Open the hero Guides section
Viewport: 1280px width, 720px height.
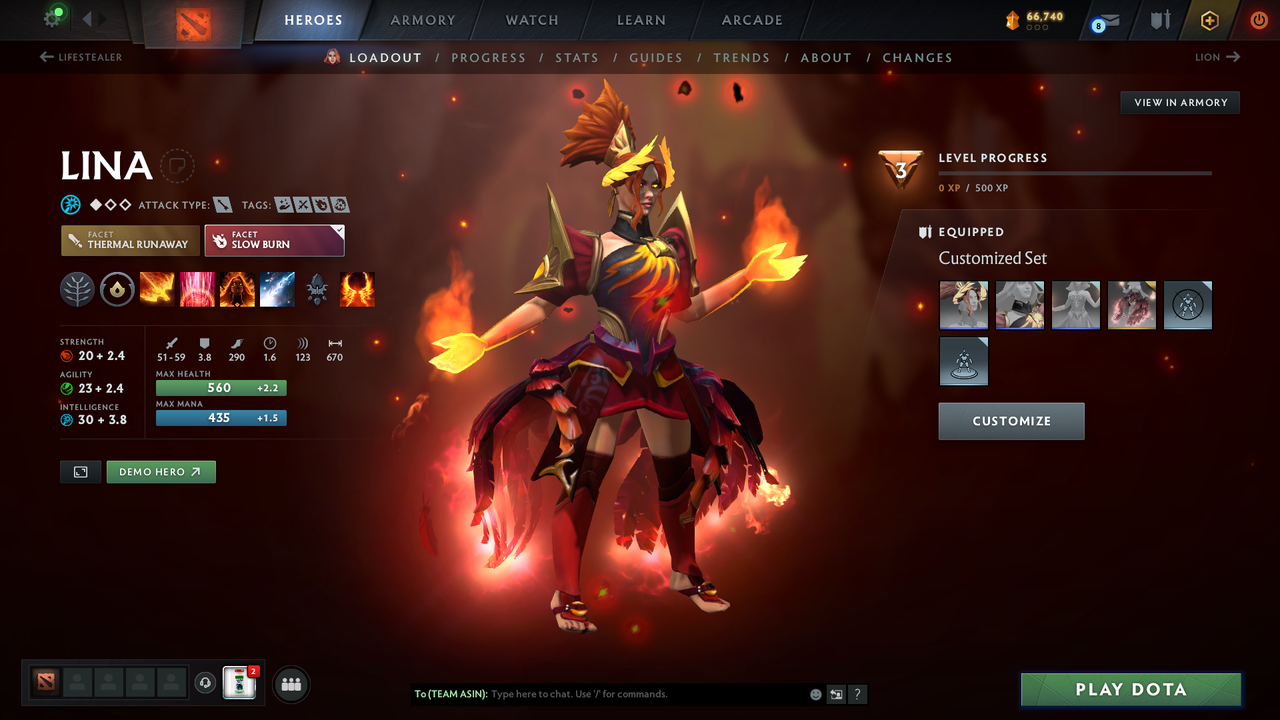[x=656, y=58]
